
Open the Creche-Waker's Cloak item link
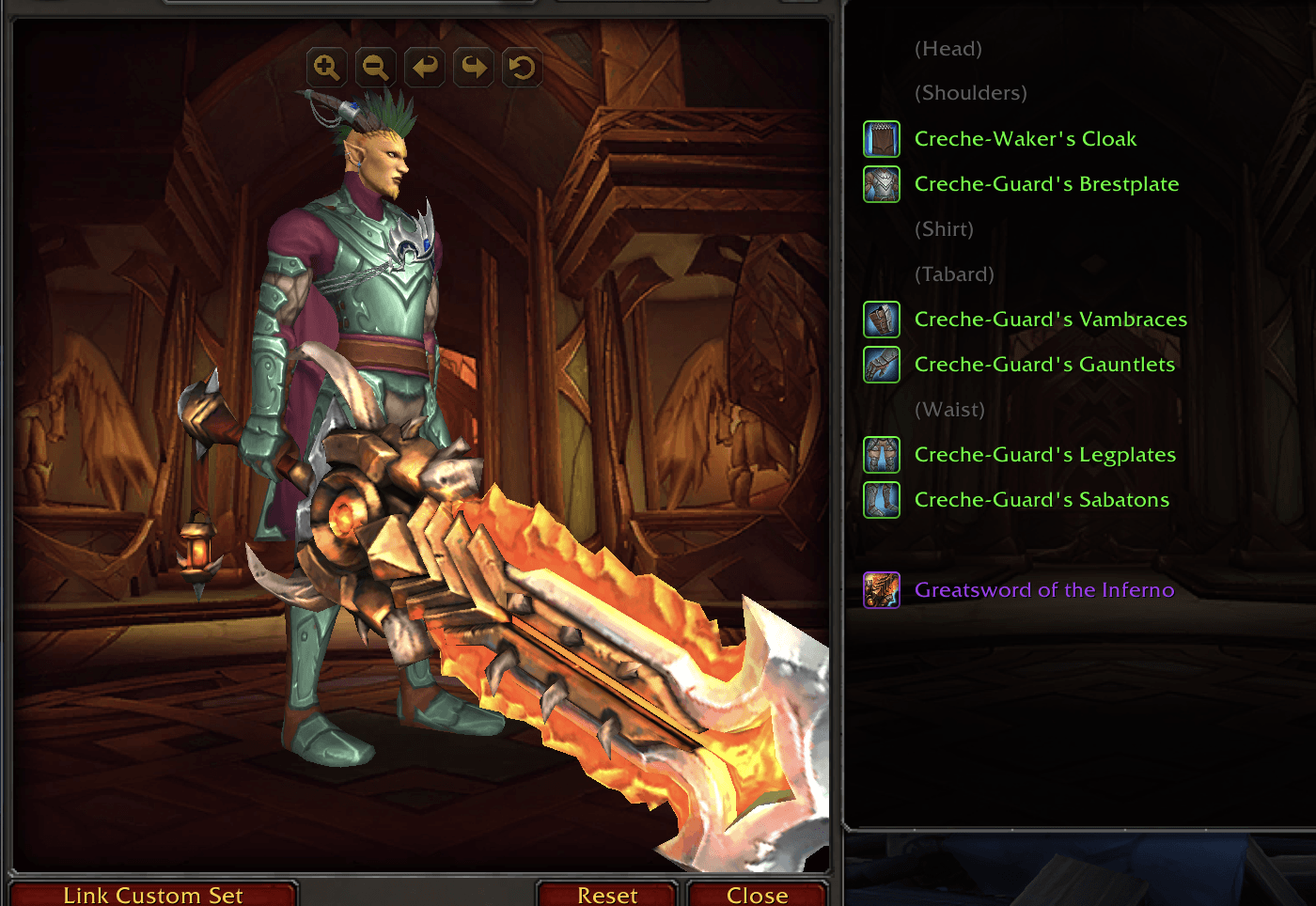(x=1026, y=138)
